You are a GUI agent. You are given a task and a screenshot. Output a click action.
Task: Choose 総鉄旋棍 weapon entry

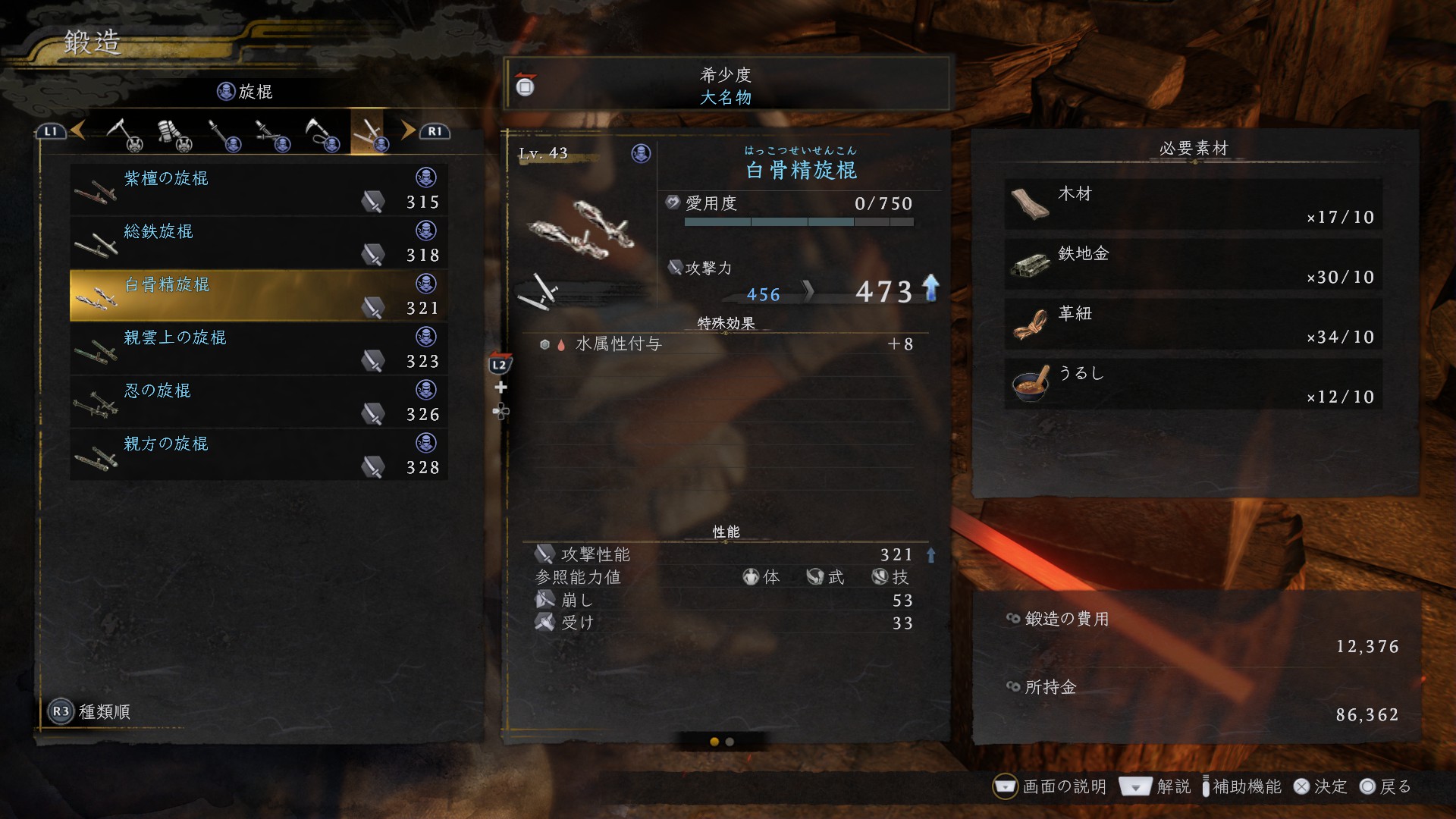click(x=258, y=243)
